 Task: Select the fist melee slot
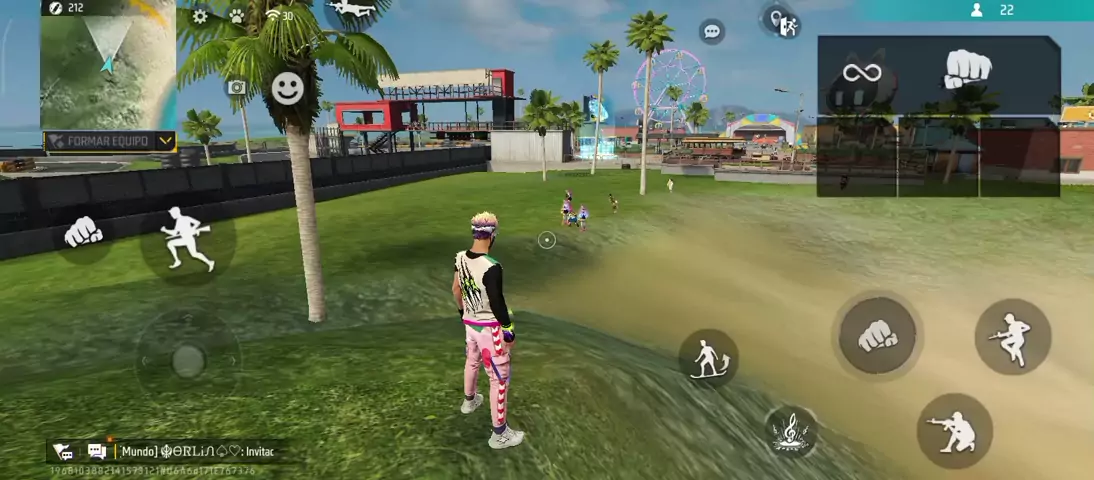point(967,70)
